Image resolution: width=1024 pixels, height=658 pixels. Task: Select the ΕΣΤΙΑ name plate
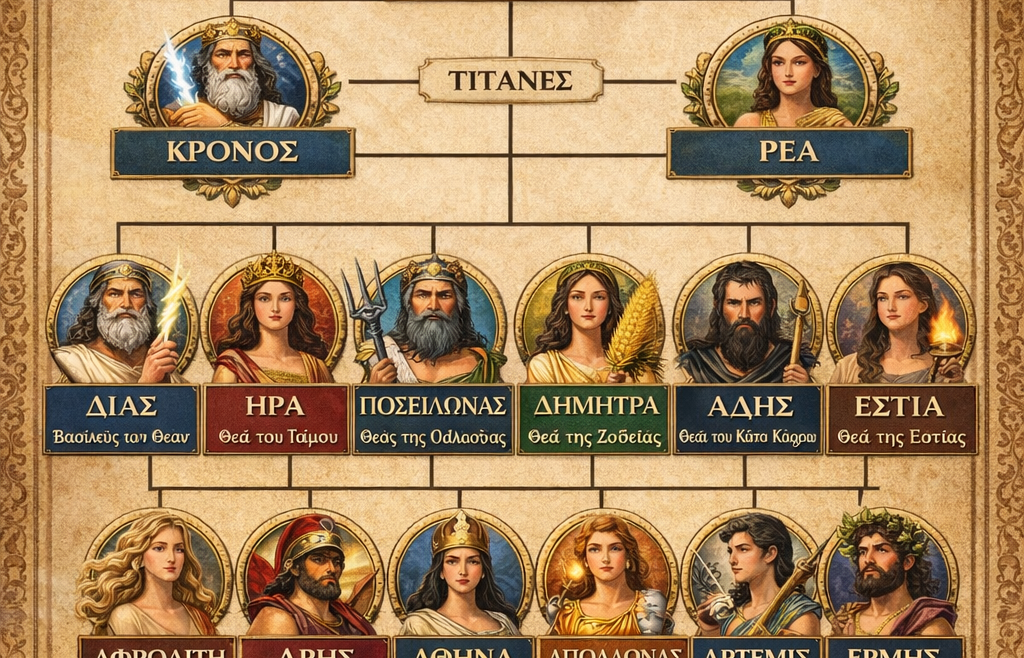pos(901,419)
